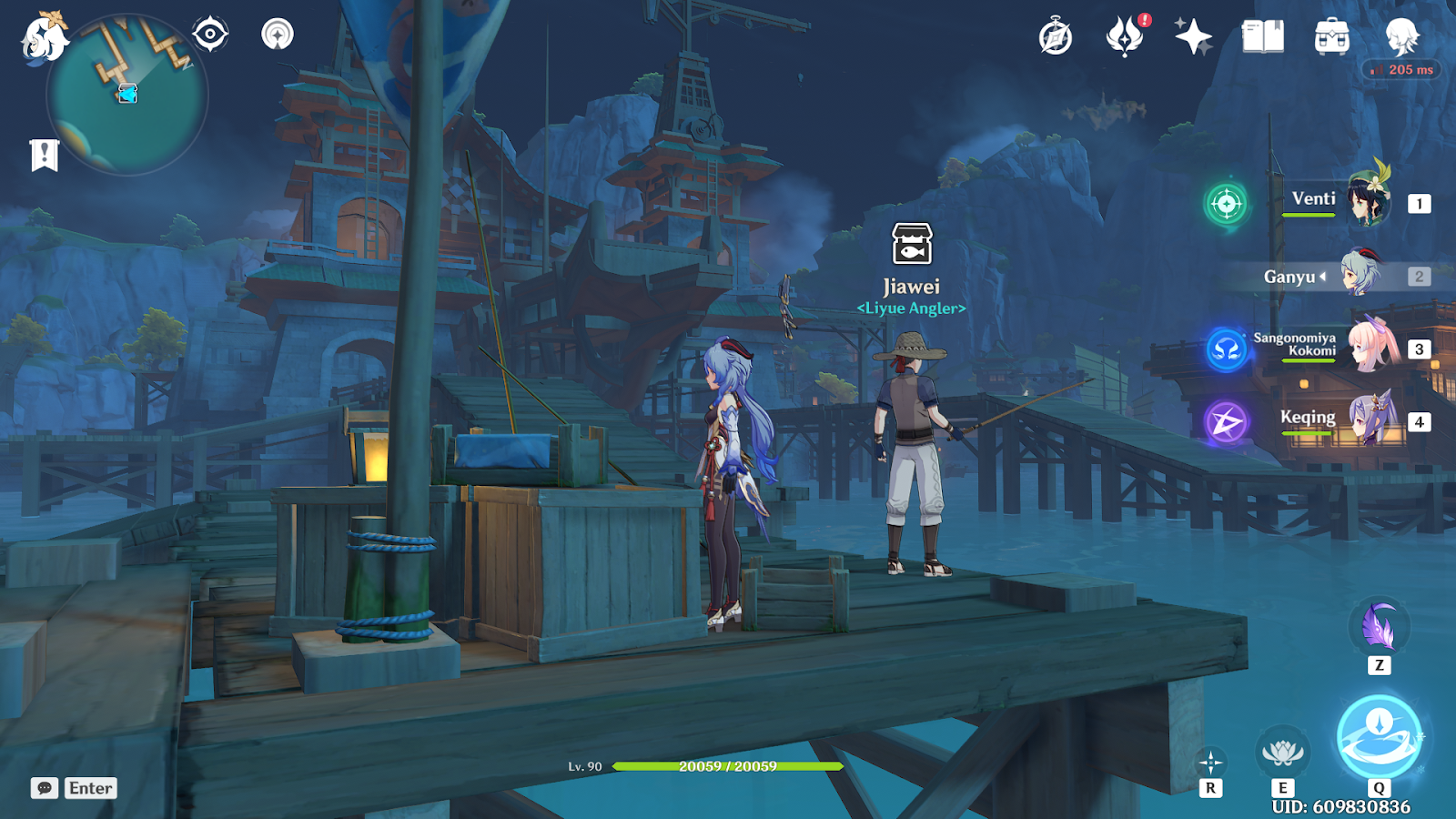1456x819 pixels.
Task: Open the Battle Pass book icon
Action: coord(1263,37)
